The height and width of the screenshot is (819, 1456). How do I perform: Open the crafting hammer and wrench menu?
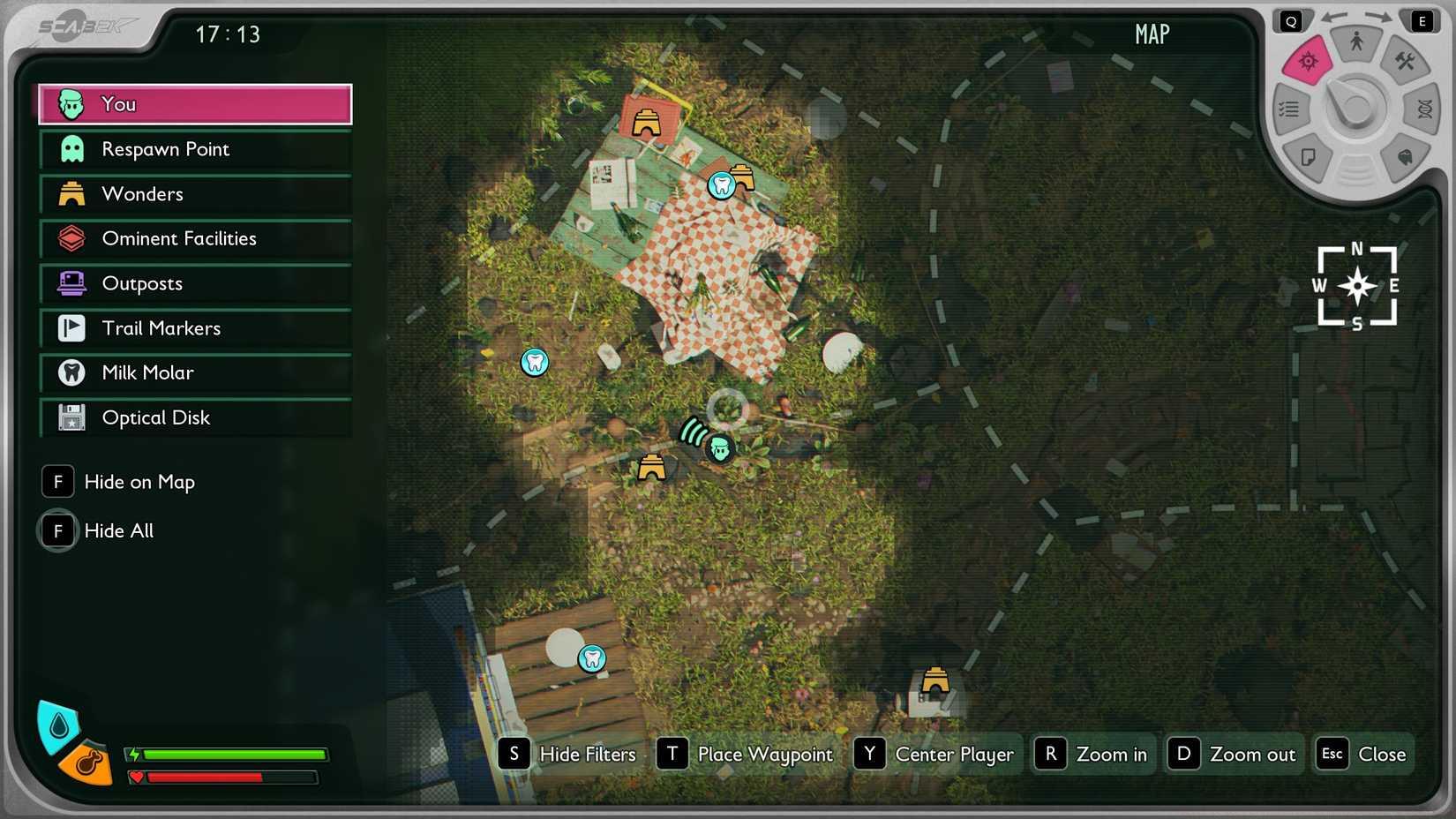coord(1404,61)
